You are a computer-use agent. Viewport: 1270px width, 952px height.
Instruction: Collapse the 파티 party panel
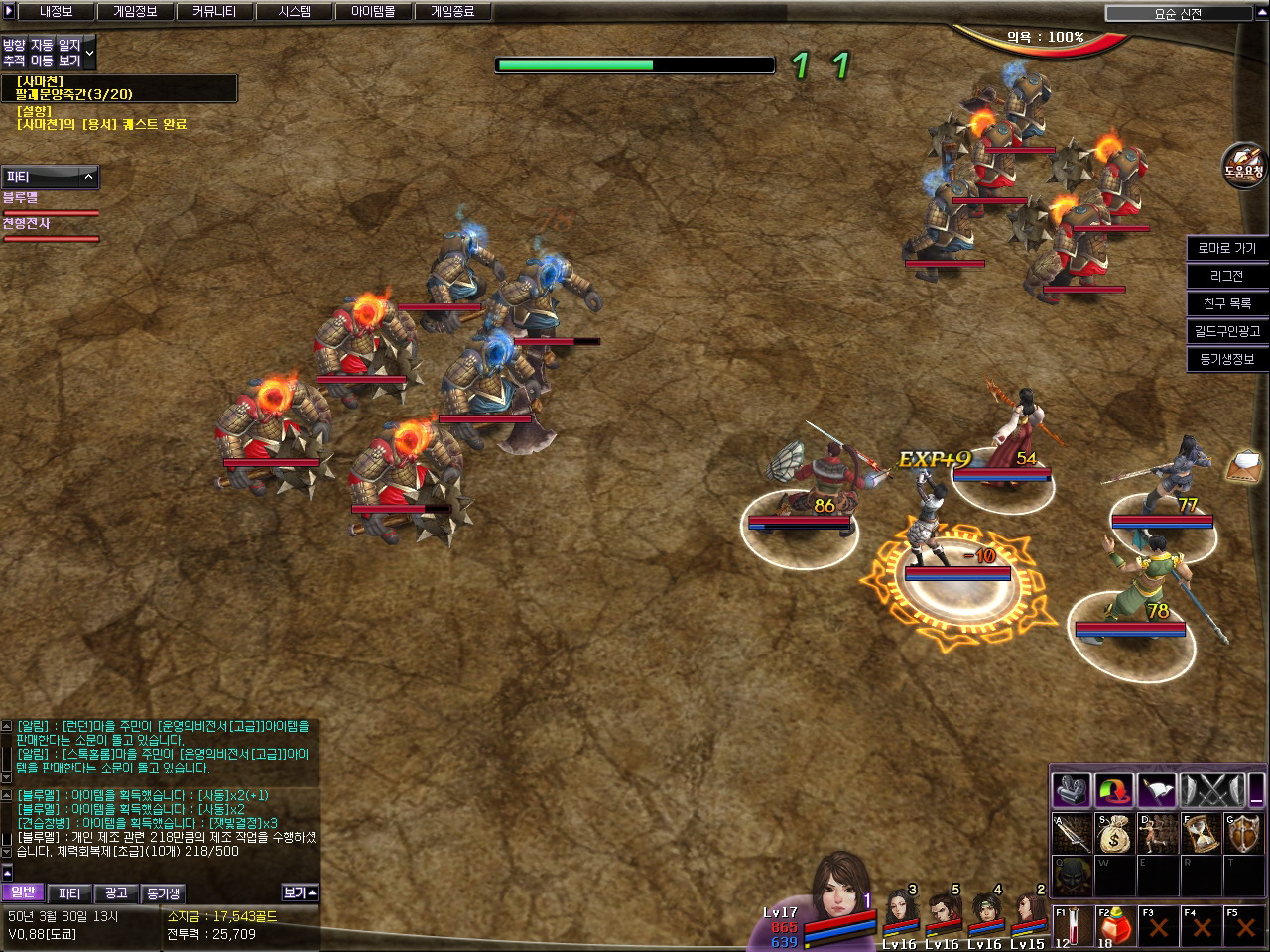[x=88, y=177]
